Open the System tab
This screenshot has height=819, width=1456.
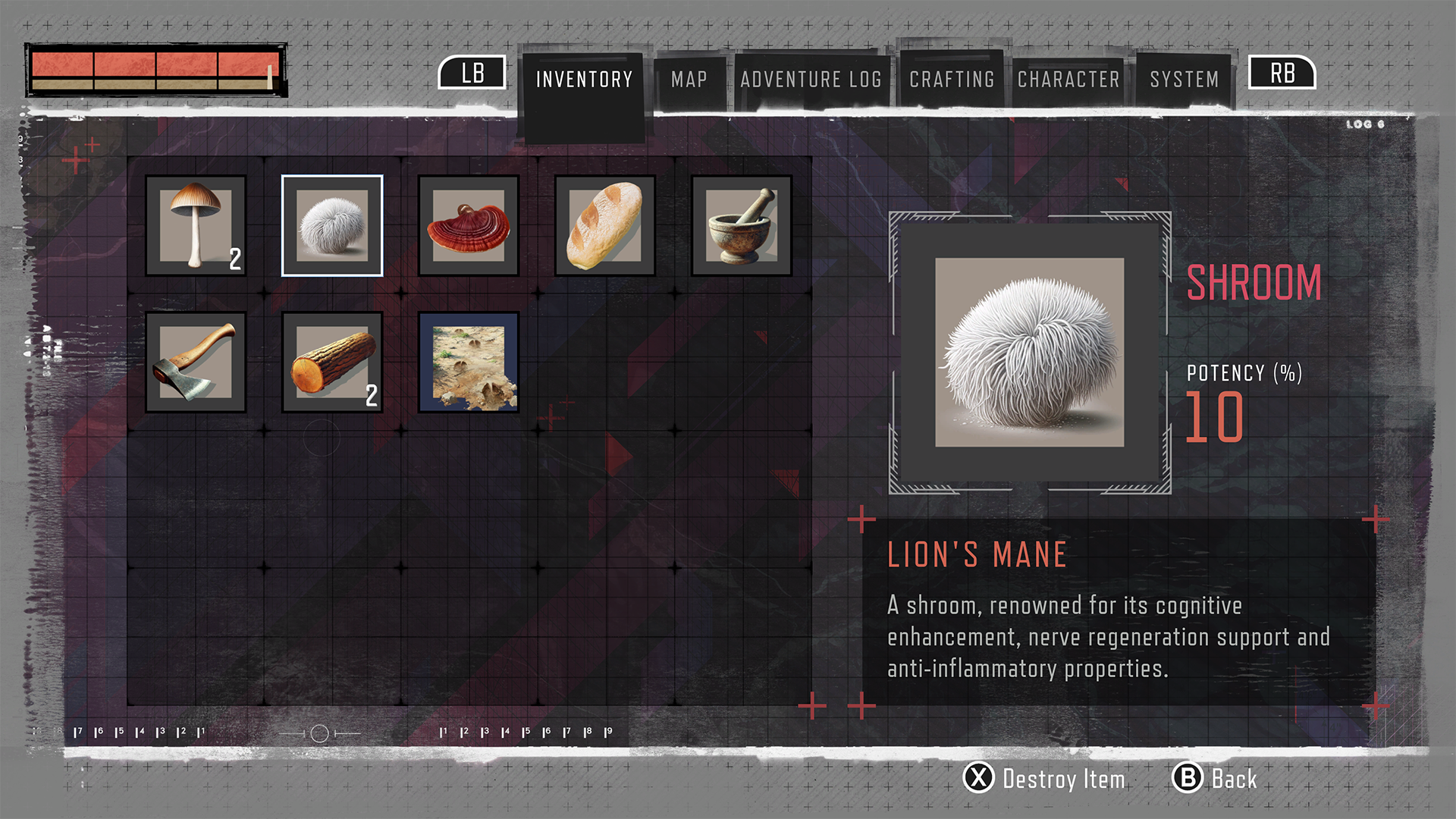coord(1184,79)
